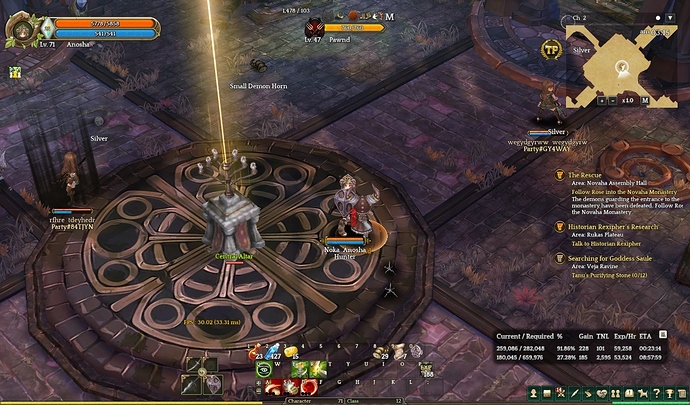Open the character info menu icon
The height and width of the screenshot is (405, 690).
click(535, 394)
